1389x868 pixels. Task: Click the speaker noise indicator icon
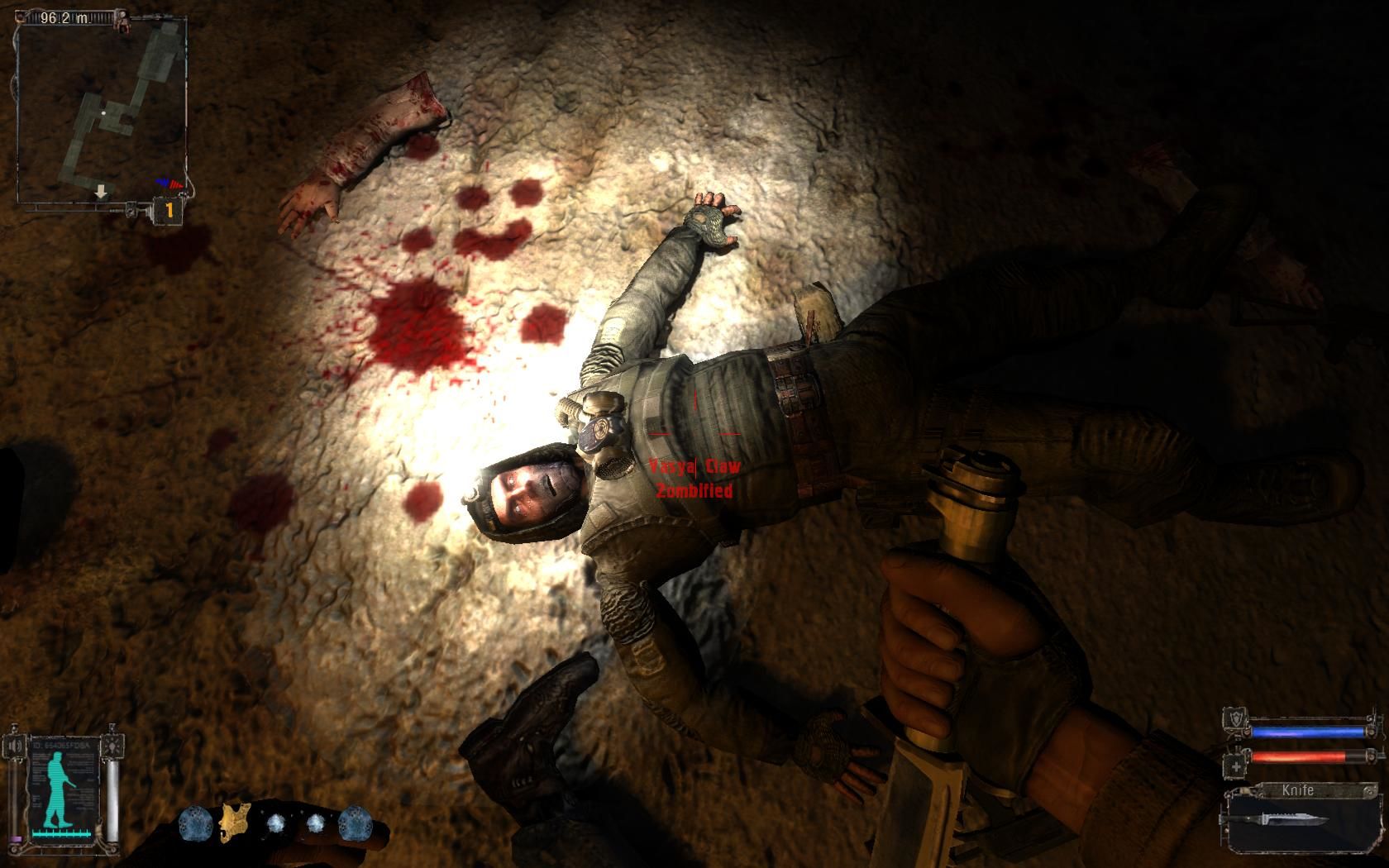tap(16, 747)
